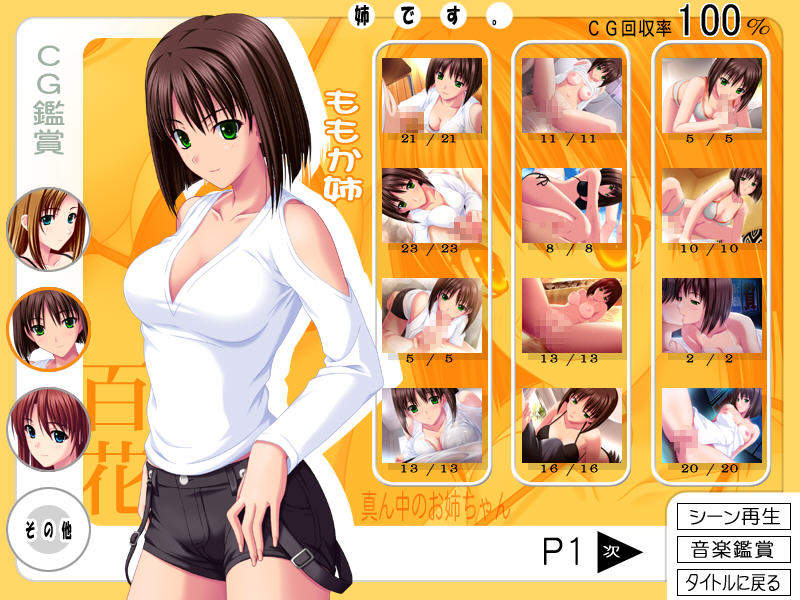Select the thumbnail labeled 2 / 2
This screenshot has height=600, width=800.
pyautogui.click(x=711, y=314)
